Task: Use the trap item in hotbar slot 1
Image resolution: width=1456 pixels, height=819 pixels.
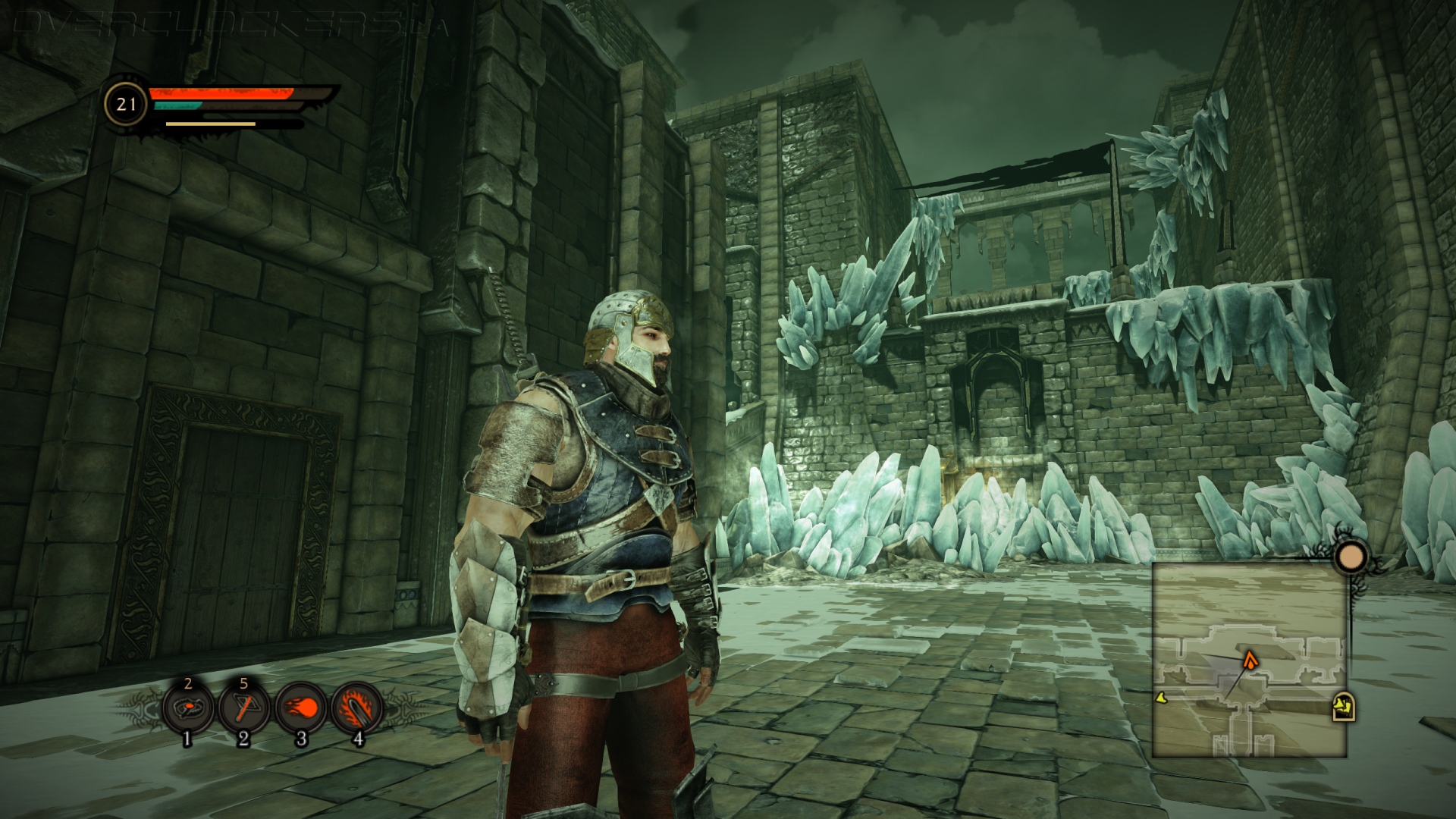Action: coord(188,709)
